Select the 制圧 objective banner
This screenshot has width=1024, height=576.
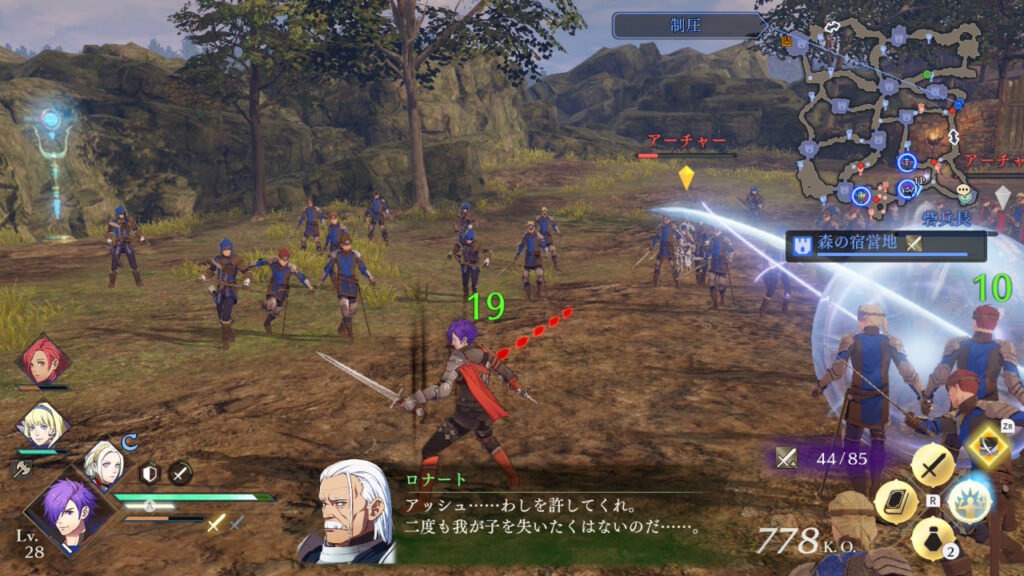(x=688, y=25)
